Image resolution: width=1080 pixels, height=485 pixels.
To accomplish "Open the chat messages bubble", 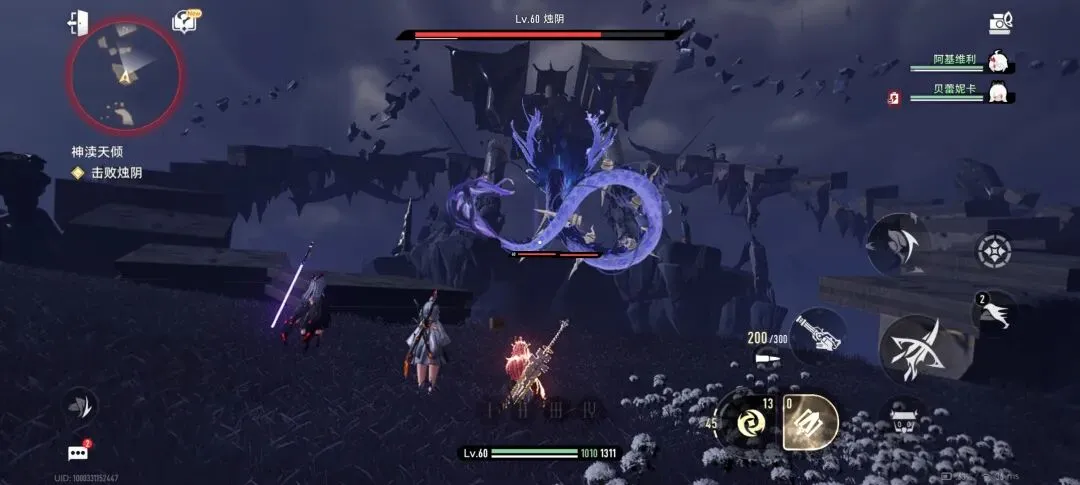I will tap(78, 452).
